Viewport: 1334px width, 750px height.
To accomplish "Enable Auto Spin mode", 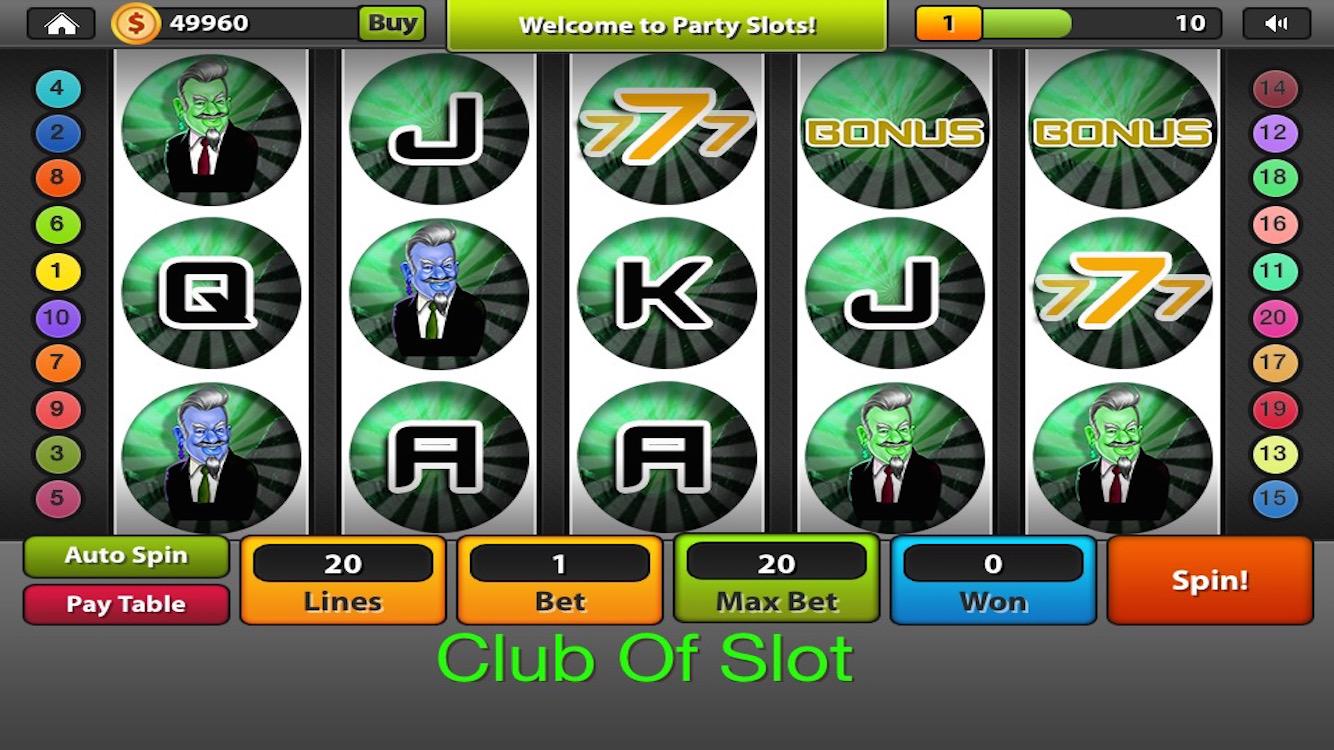I will pos(125,556).
